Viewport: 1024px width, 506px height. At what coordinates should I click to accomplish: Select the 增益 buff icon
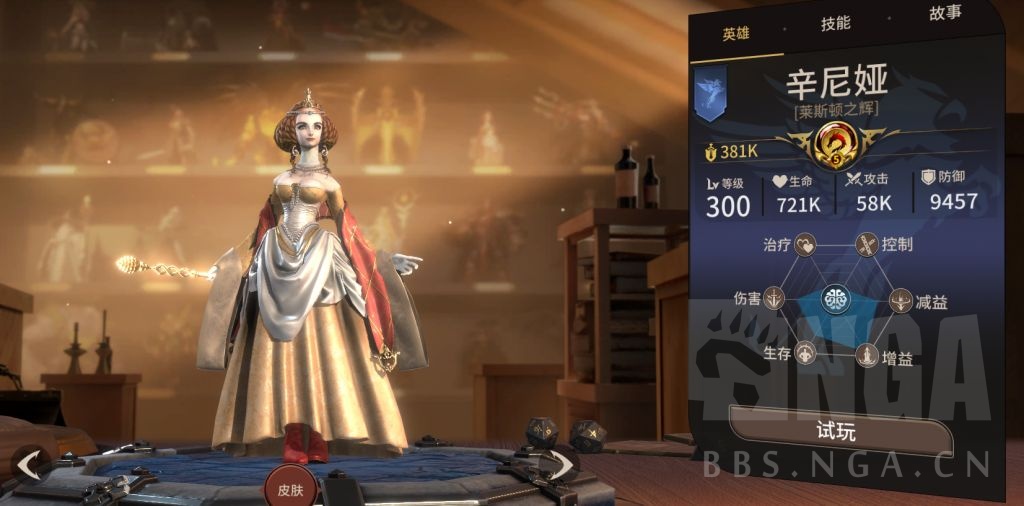click(x=866, y=355)
